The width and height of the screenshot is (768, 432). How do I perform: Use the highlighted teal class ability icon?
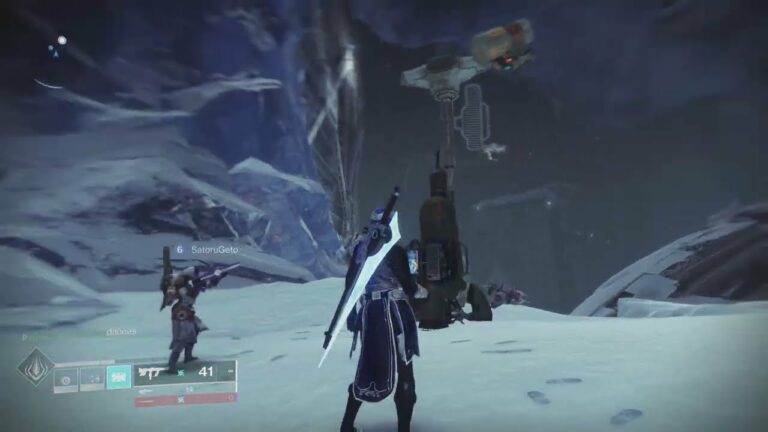pyautogui.click(x=118, y=376)
